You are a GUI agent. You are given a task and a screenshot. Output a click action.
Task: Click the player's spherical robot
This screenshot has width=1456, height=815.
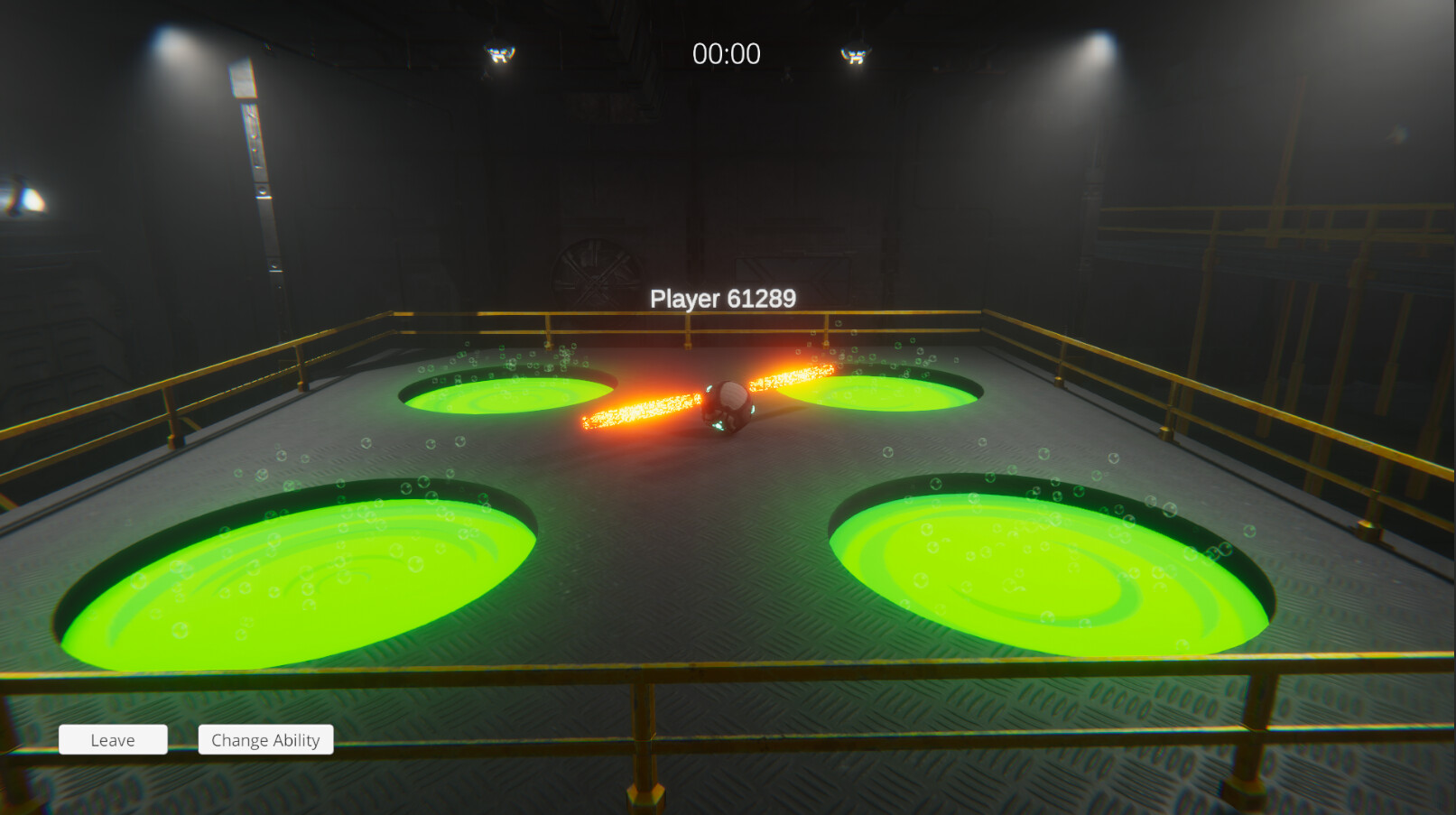729,406
